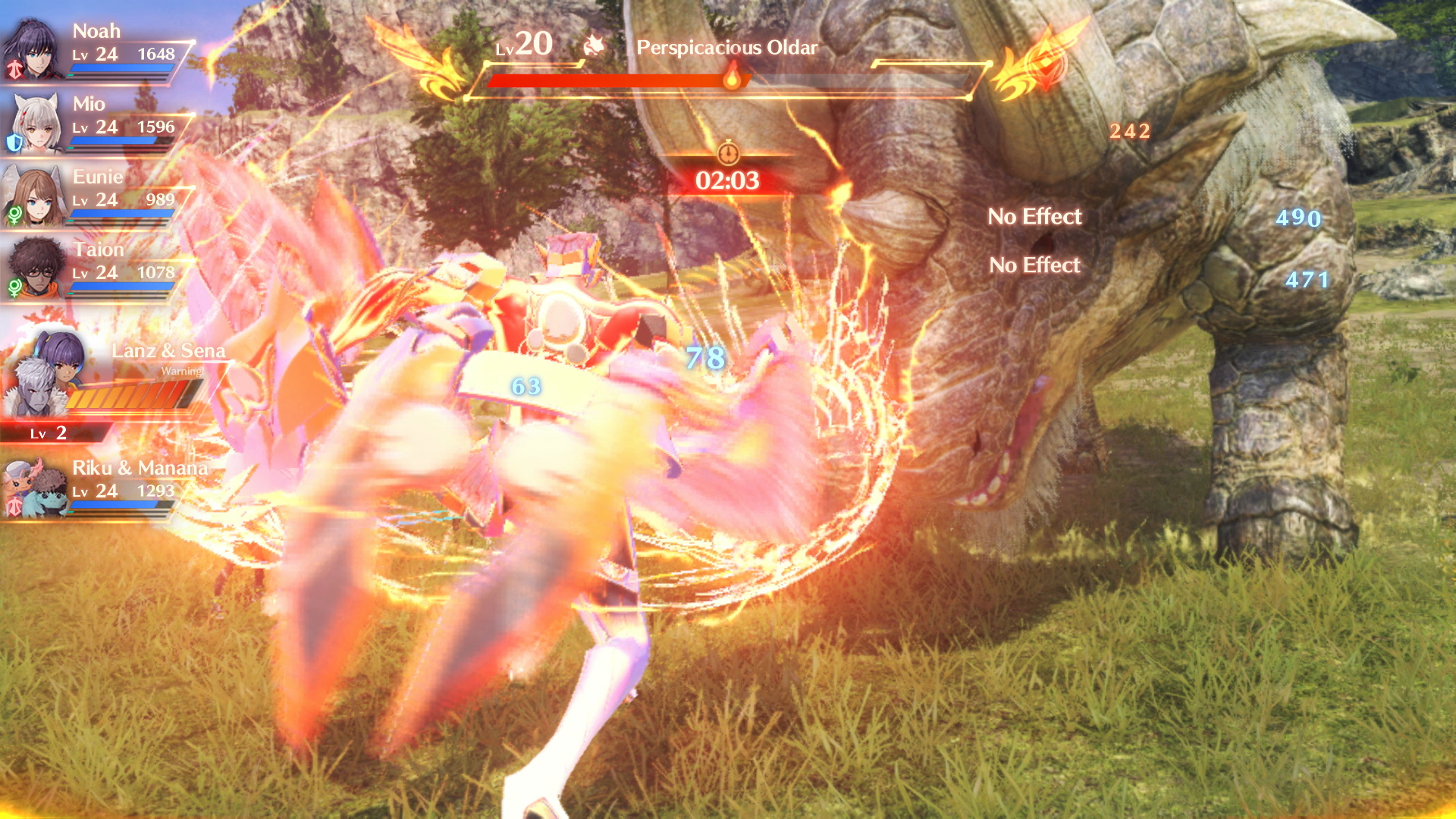Click the flame aggro icon on the boss HP bar
Viewport: 1456px width, 819px height.
[x=732, y=81]
